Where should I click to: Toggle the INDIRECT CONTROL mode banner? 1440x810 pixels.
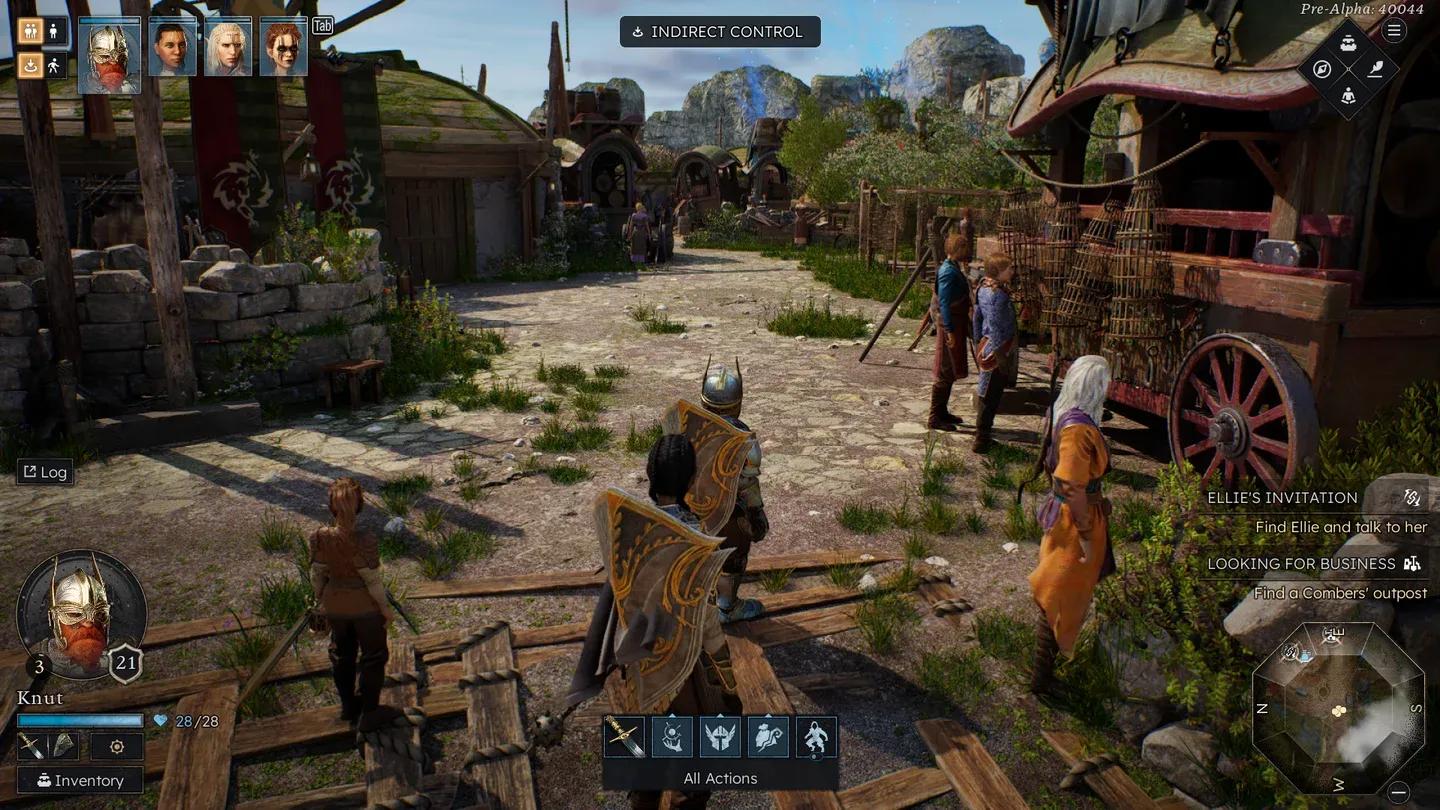[x=720, y=31]
